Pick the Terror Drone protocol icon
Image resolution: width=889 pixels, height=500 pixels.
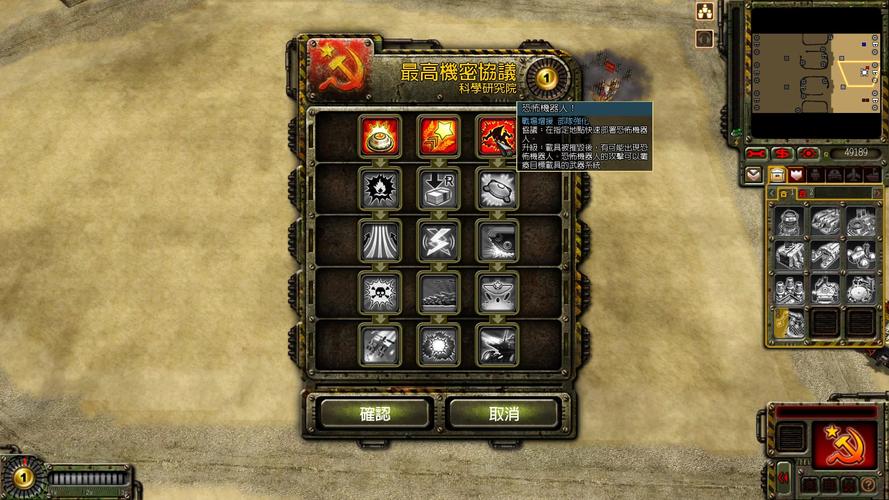pyautogui.click(x=495, y=136)
